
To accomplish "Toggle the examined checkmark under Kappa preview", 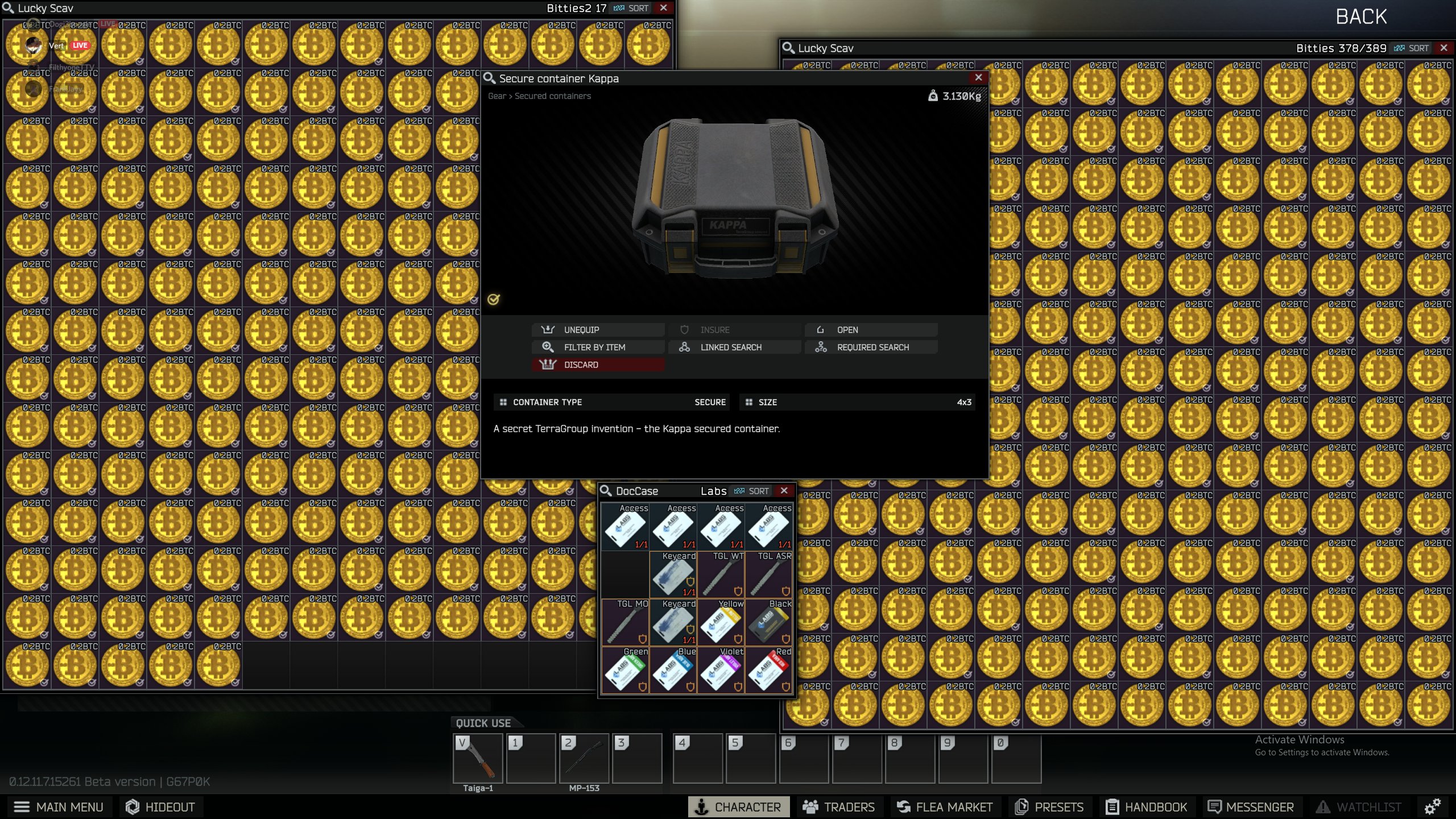I will coord(493,299).
